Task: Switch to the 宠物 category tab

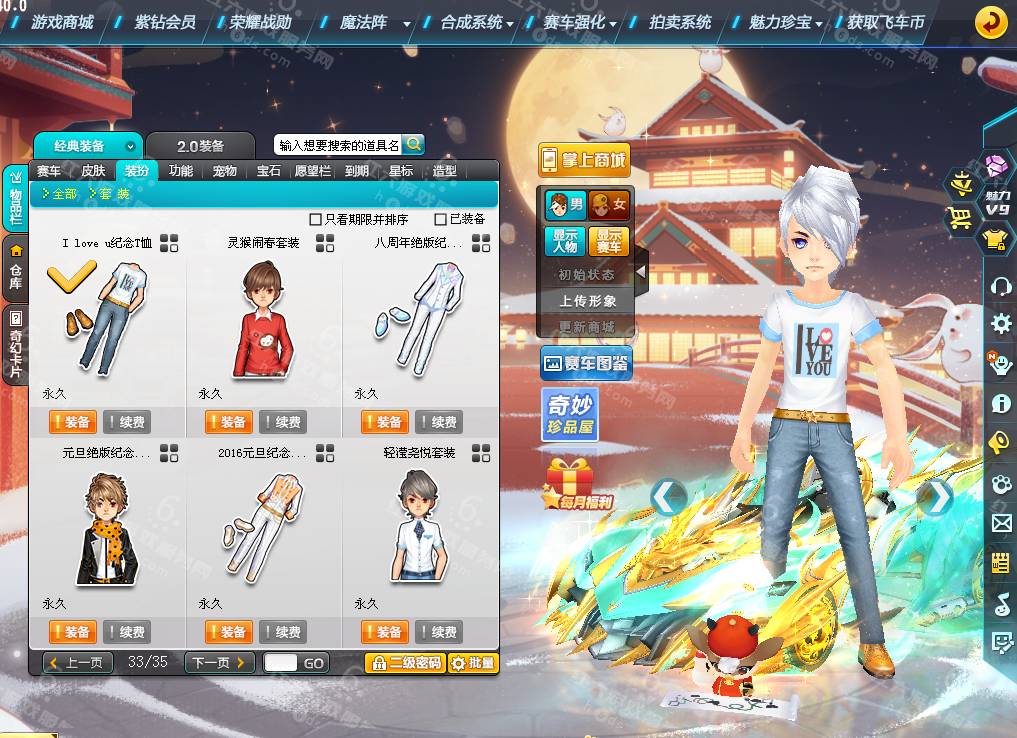Action: (224, 171)
